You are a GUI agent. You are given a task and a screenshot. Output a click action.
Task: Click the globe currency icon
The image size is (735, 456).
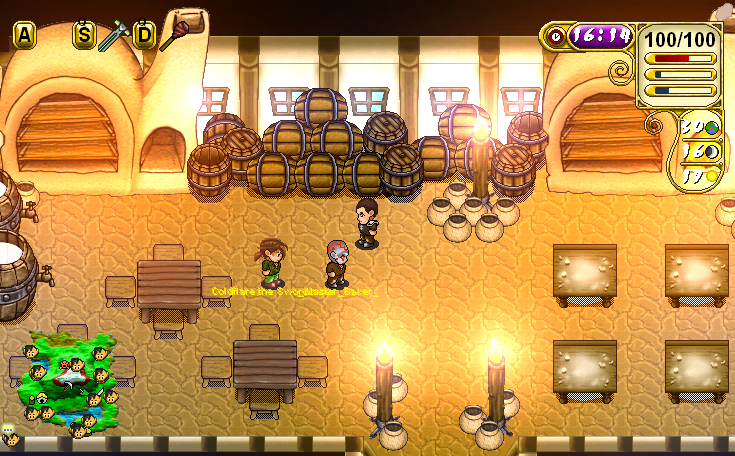pos(714,128)
